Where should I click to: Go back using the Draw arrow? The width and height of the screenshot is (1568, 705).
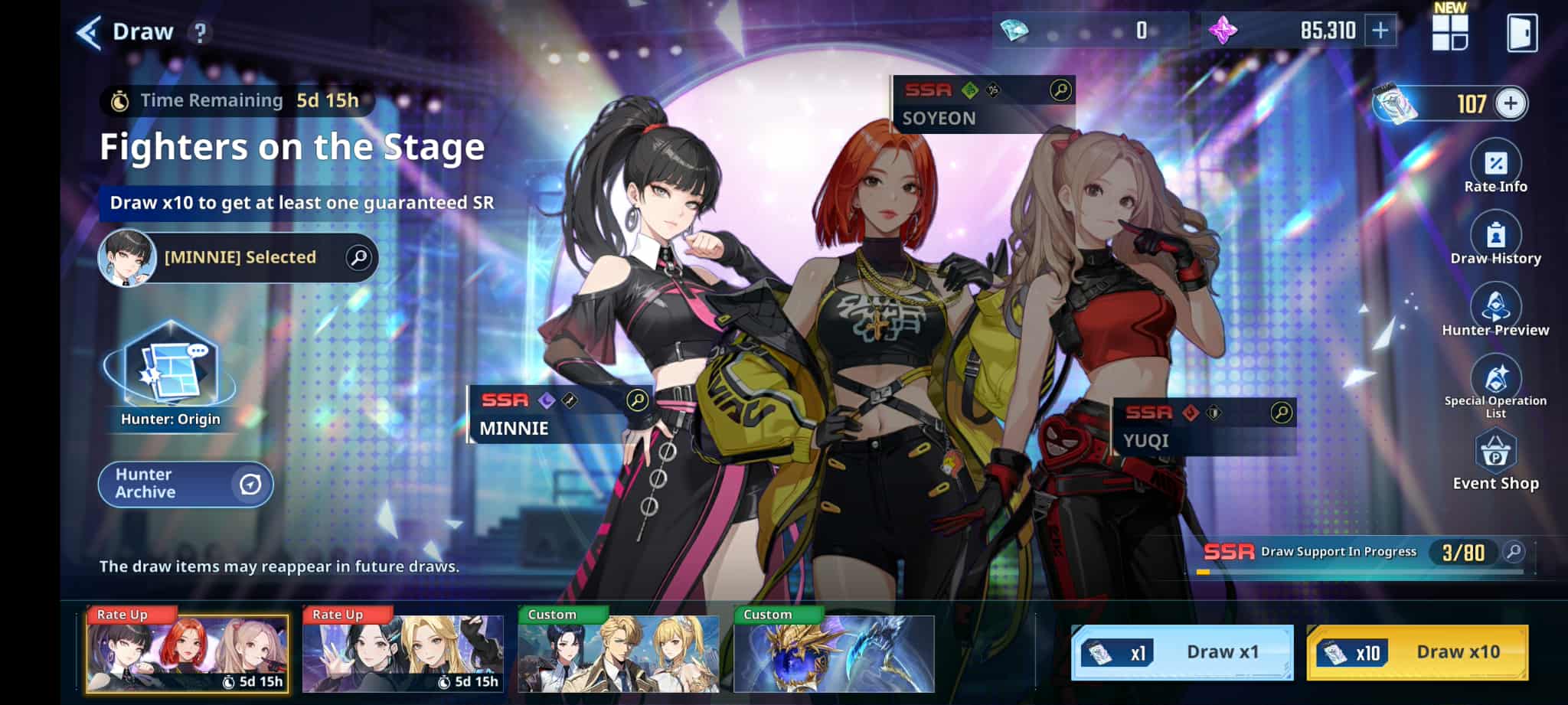click(90, 33)
